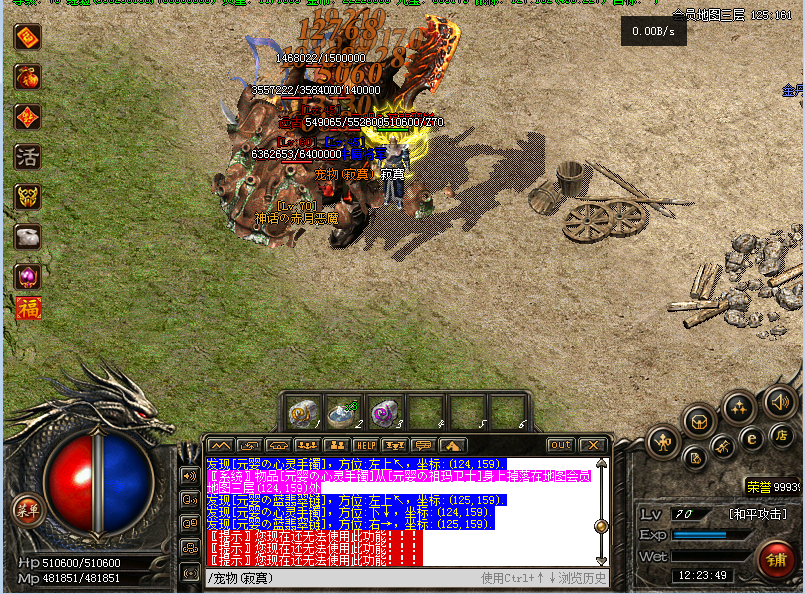Click the red 福 fortune icon
The image size is (805, 594).
coord(27,307)
